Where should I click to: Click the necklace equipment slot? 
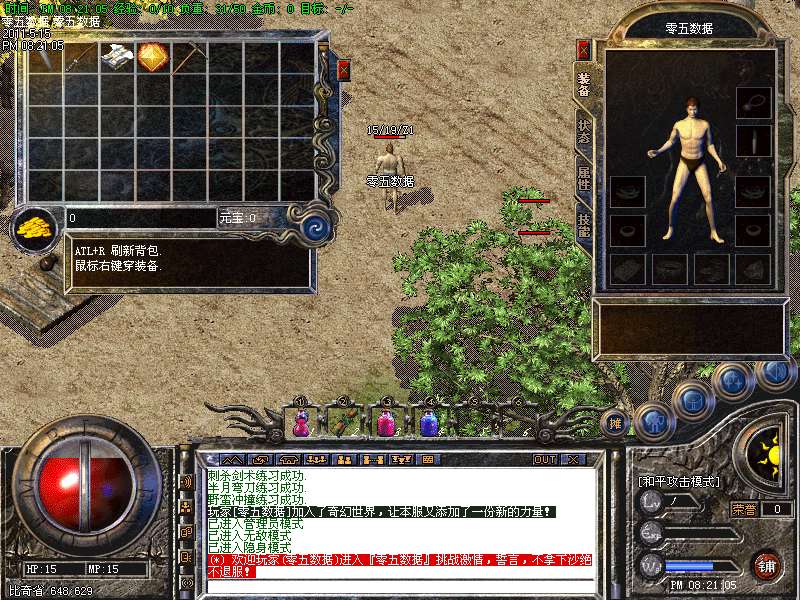754,102
